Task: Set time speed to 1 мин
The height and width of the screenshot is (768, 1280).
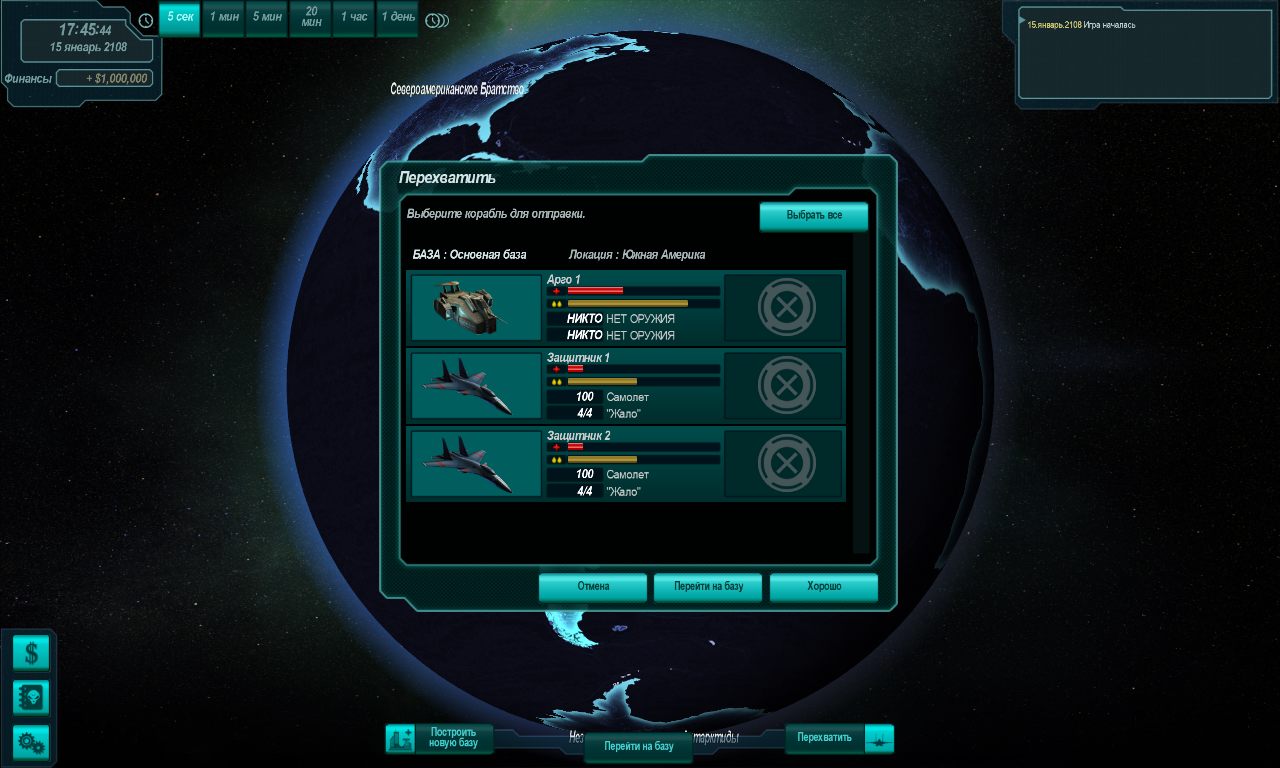Action: (223, 18)
